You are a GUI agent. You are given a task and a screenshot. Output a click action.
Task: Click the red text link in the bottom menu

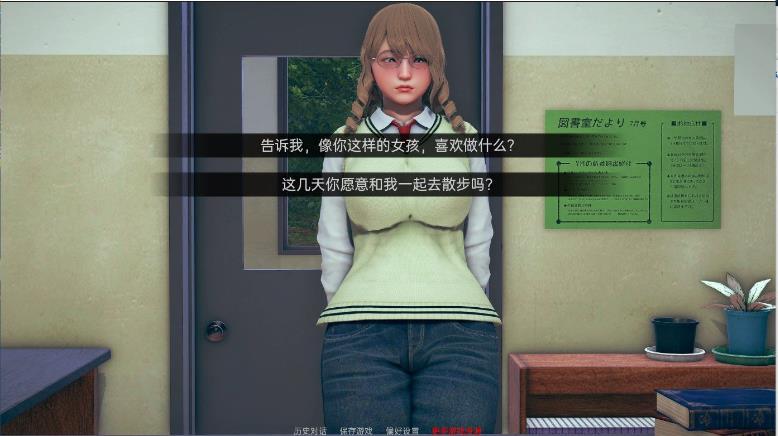click(x=457, y=431)
